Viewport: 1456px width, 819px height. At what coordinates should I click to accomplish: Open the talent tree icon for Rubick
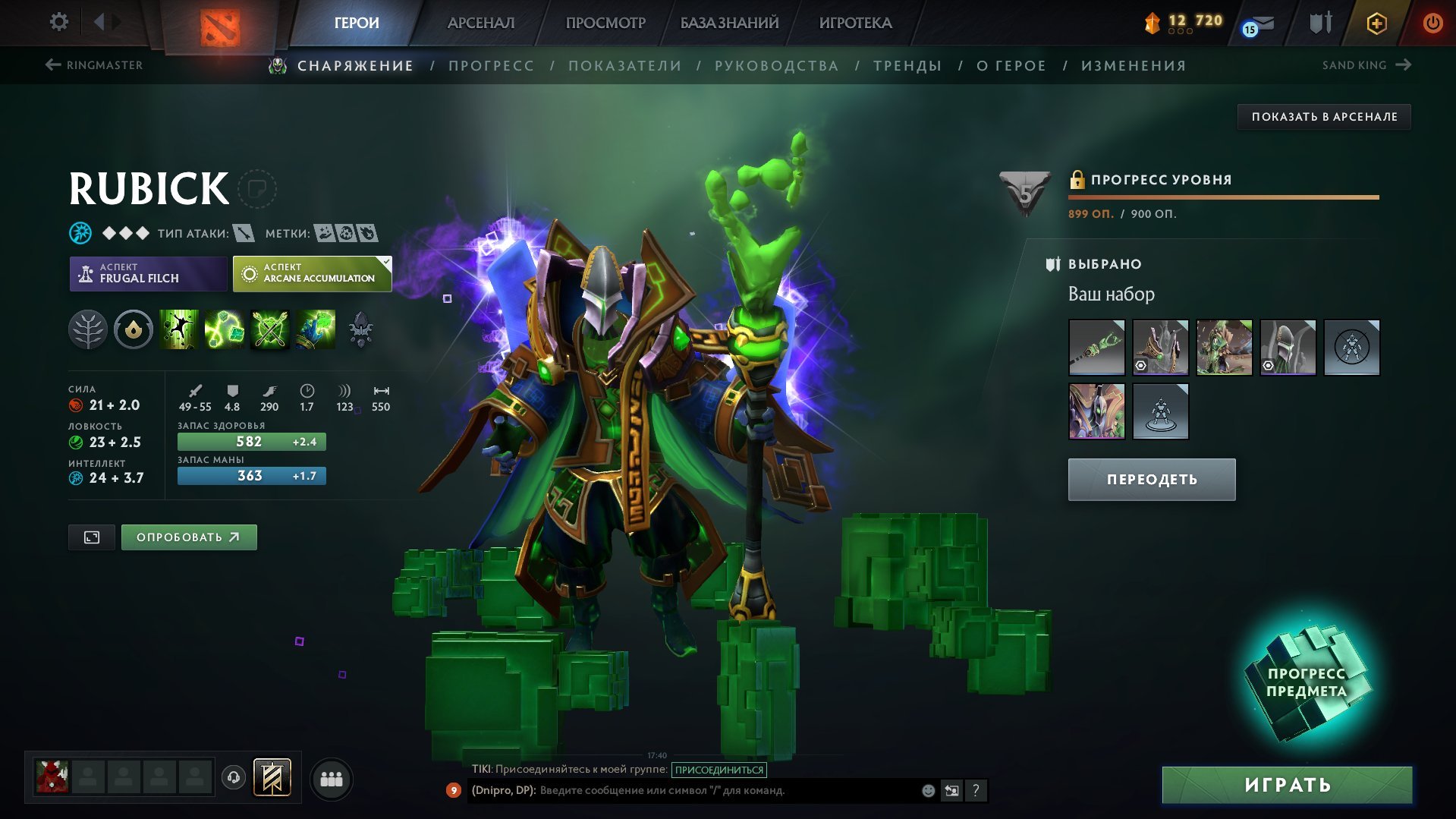tap(89, 329)
